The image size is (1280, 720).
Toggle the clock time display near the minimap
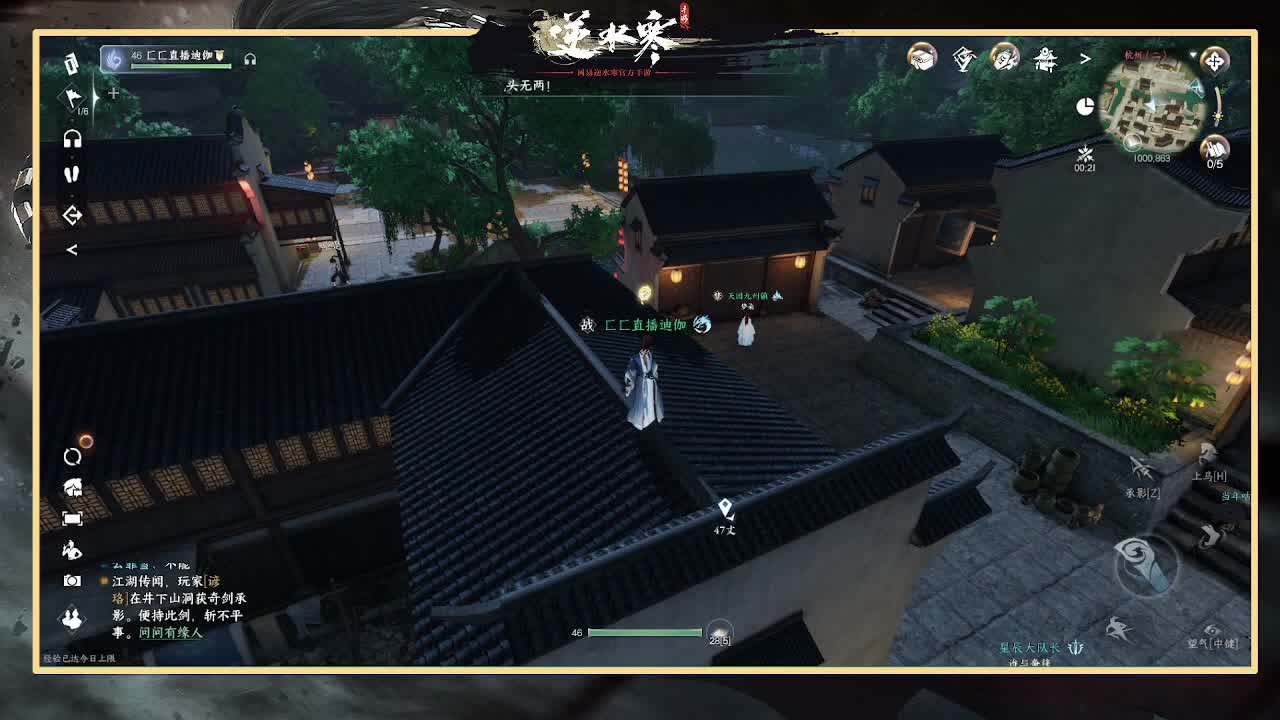(1085, 106)
